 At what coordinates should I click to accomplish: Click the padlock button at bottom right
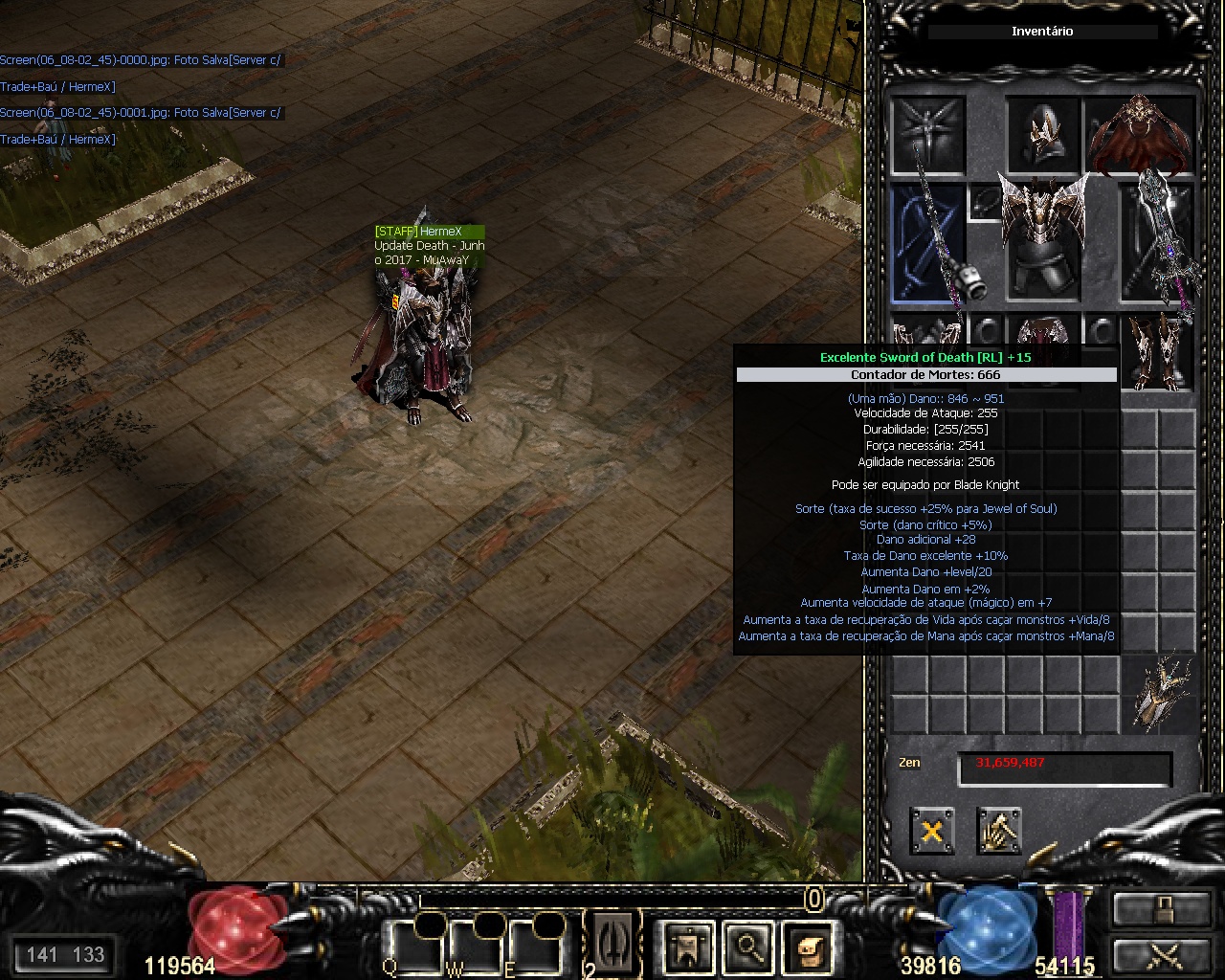[x=1160, y=908]
